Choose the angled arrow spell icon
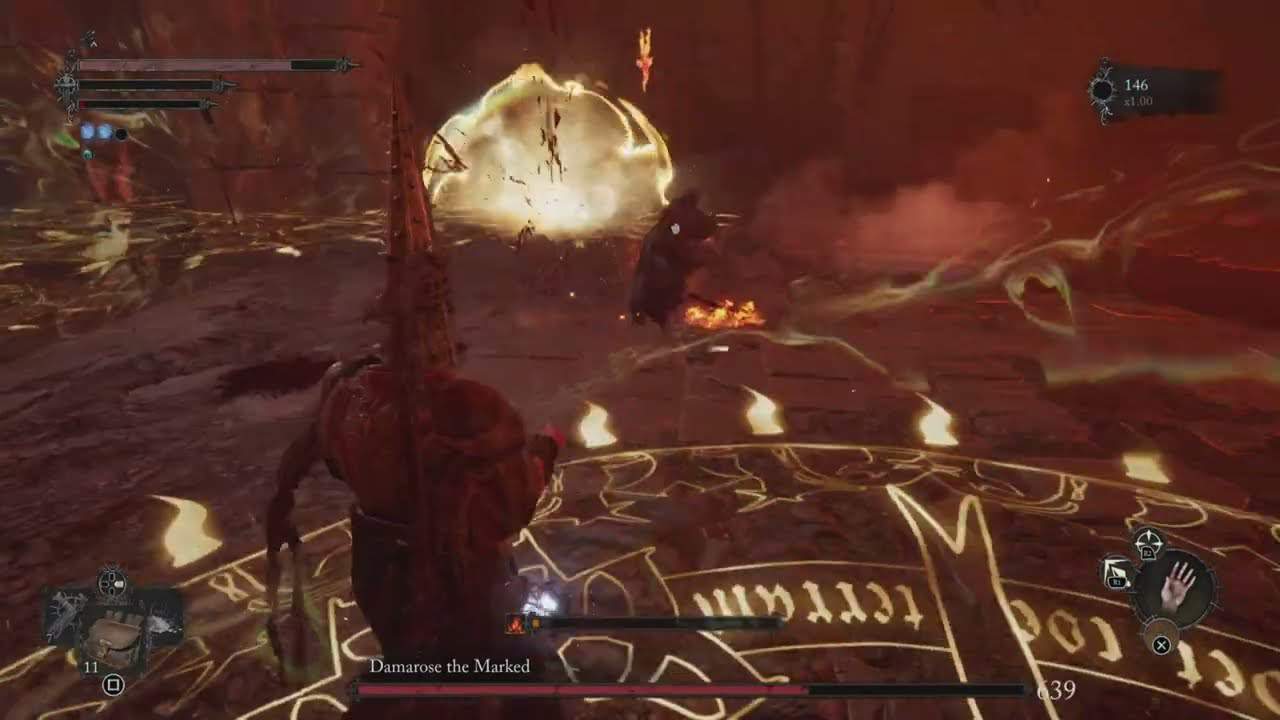The image size is (1280, 720). click(1116, 573)
